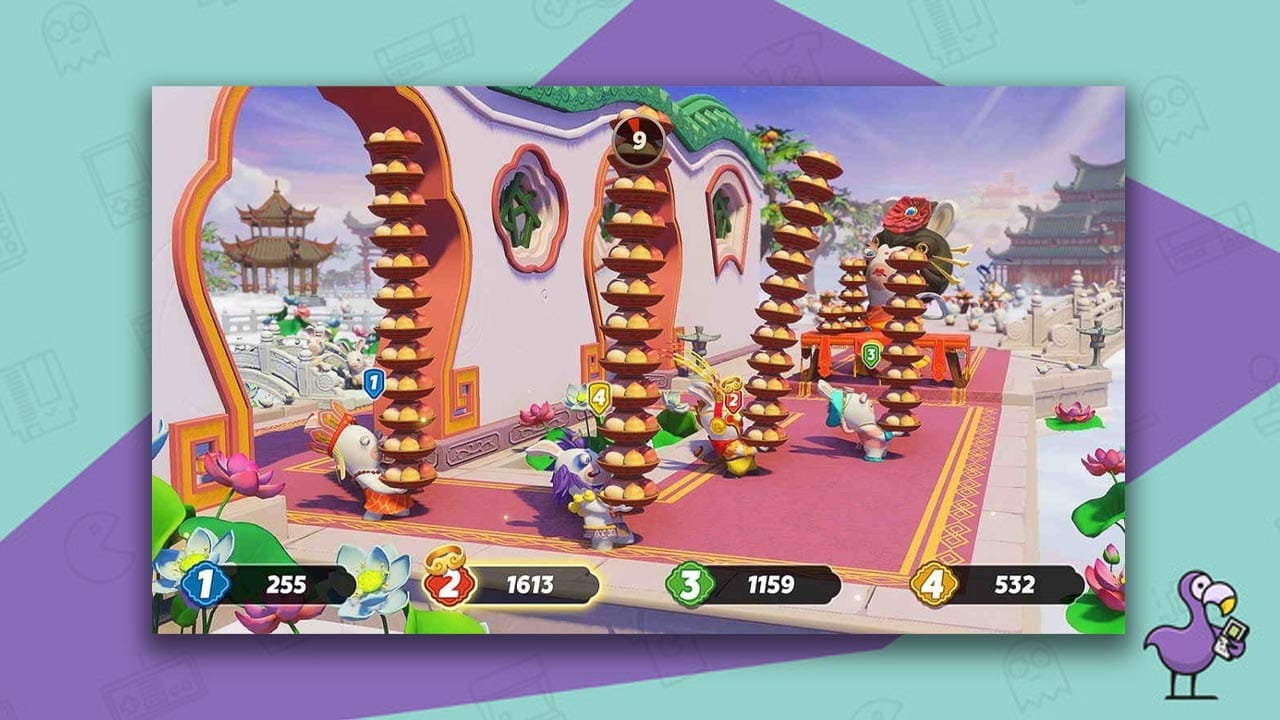
Task: Click the blue shield marker above Player 1
Action: click(373, 382)
